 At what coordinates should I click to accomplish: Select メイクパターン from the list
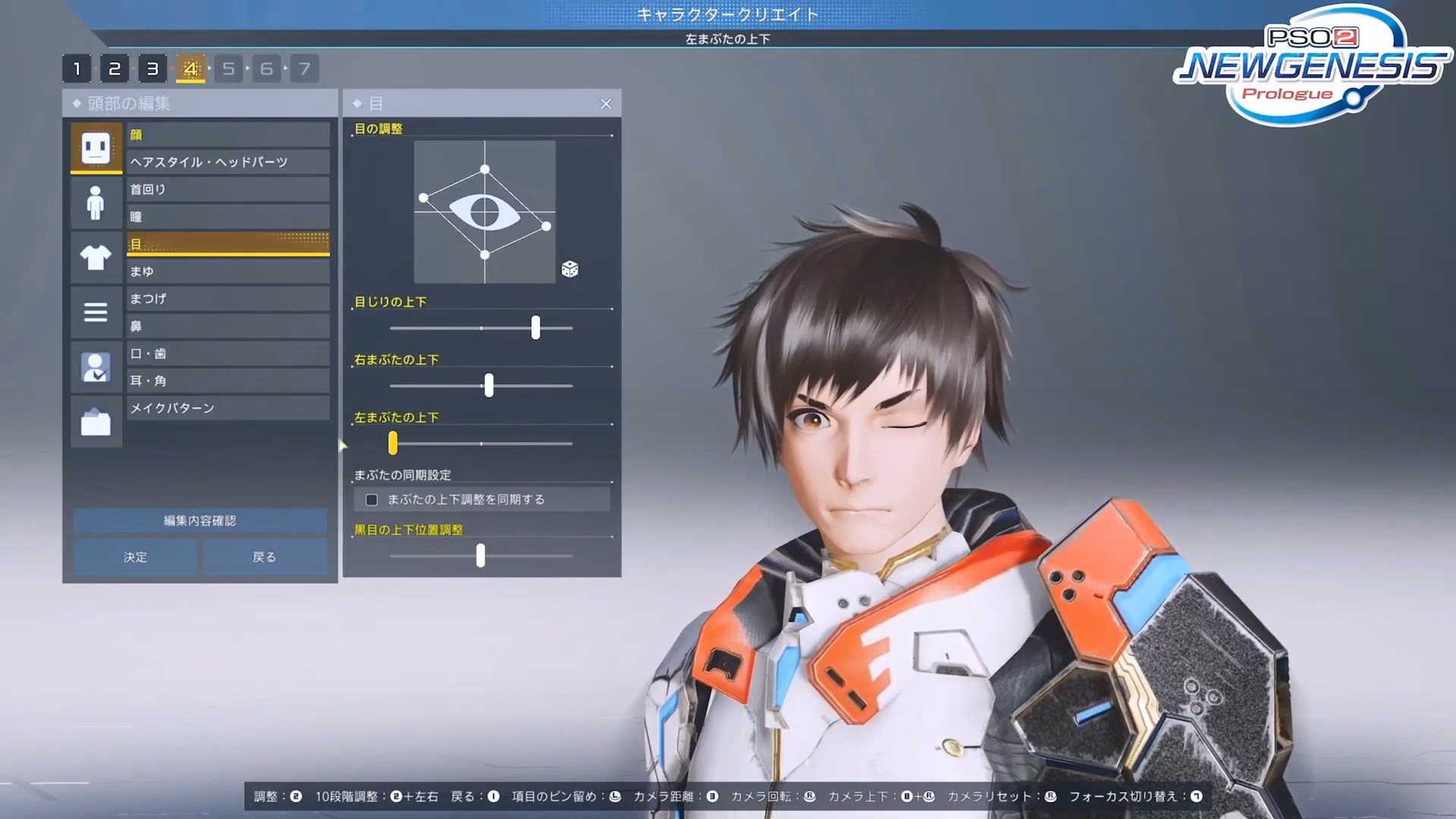tap(227, 408)
